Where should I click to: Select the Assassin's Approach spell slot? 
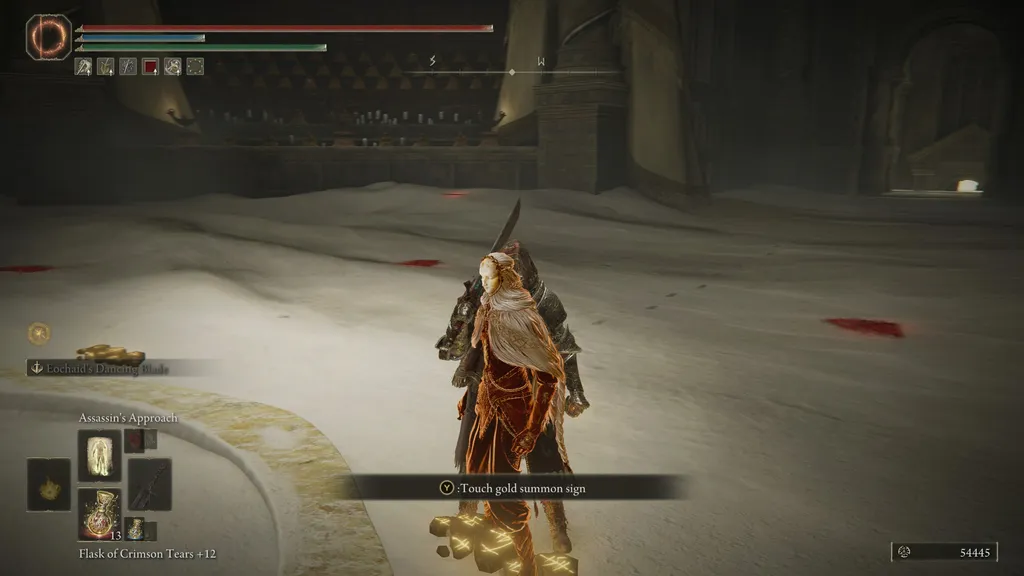click(x=99, y=454)
